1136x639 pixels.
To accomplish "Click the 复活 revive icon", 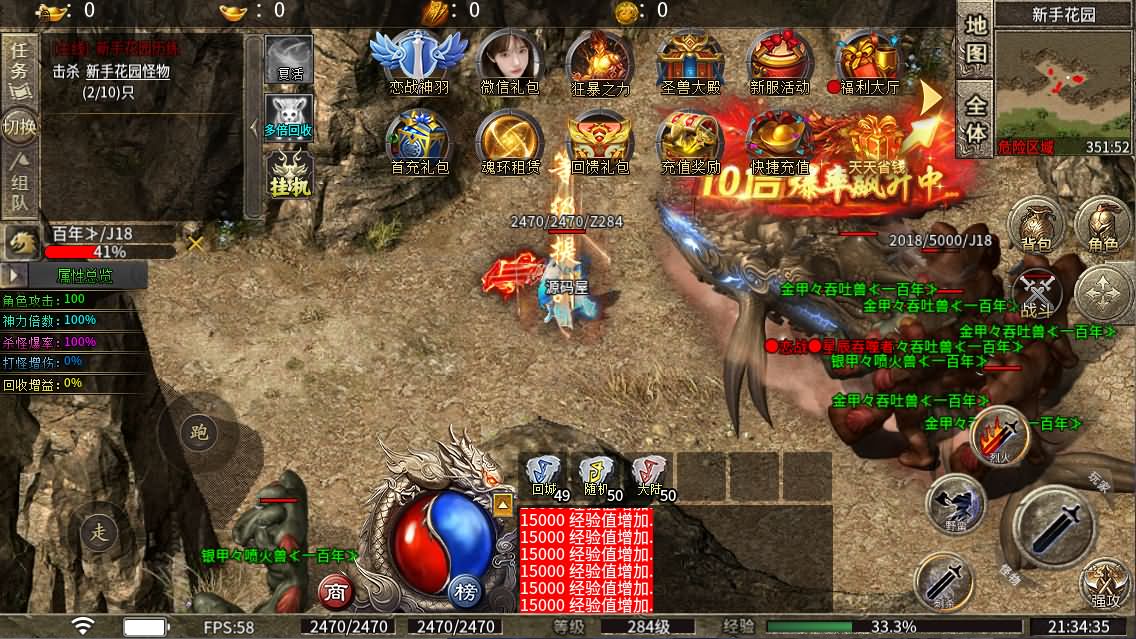I will point(288,61).
